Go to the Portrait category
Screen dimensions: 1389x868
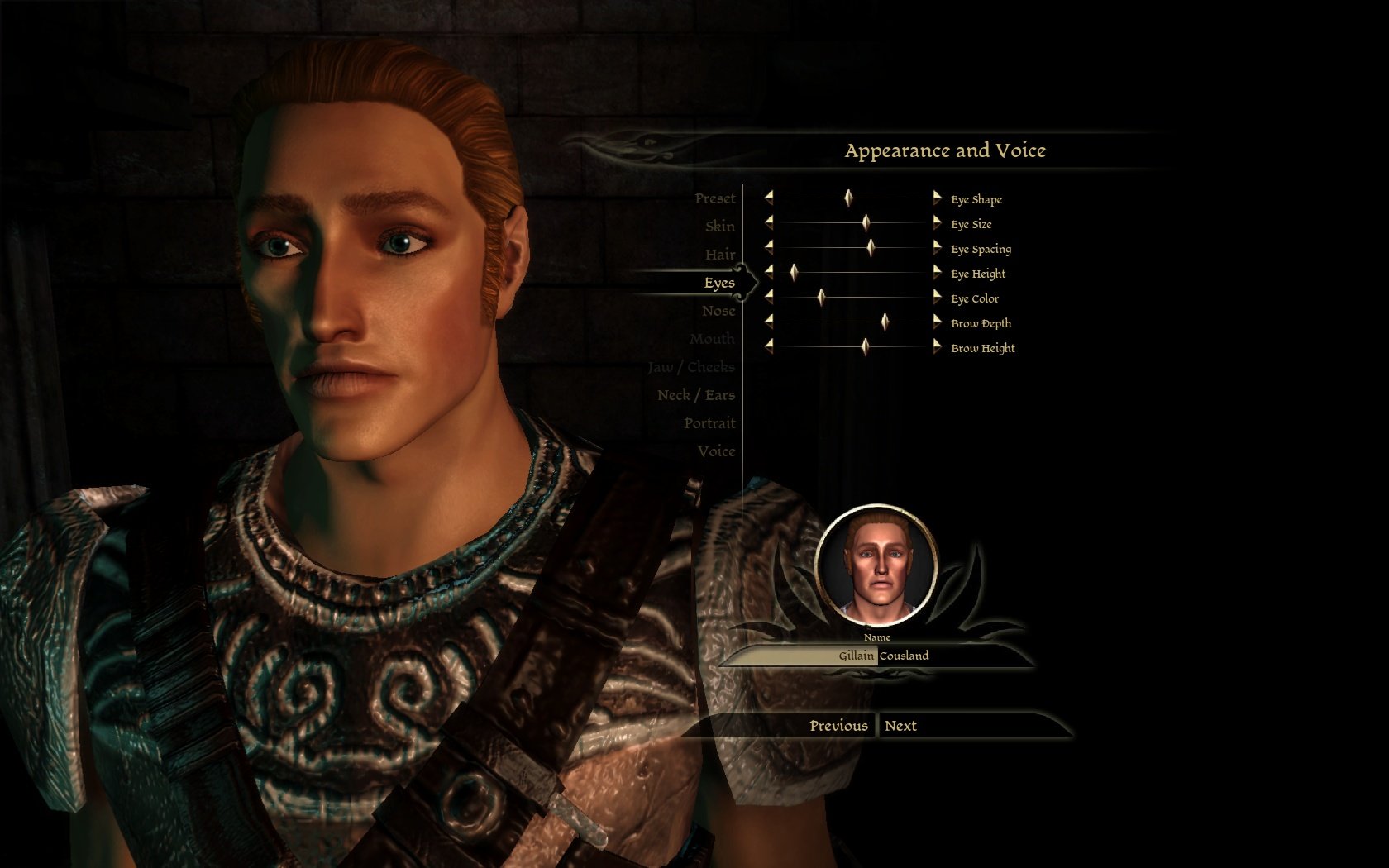[x=709, y=423]
